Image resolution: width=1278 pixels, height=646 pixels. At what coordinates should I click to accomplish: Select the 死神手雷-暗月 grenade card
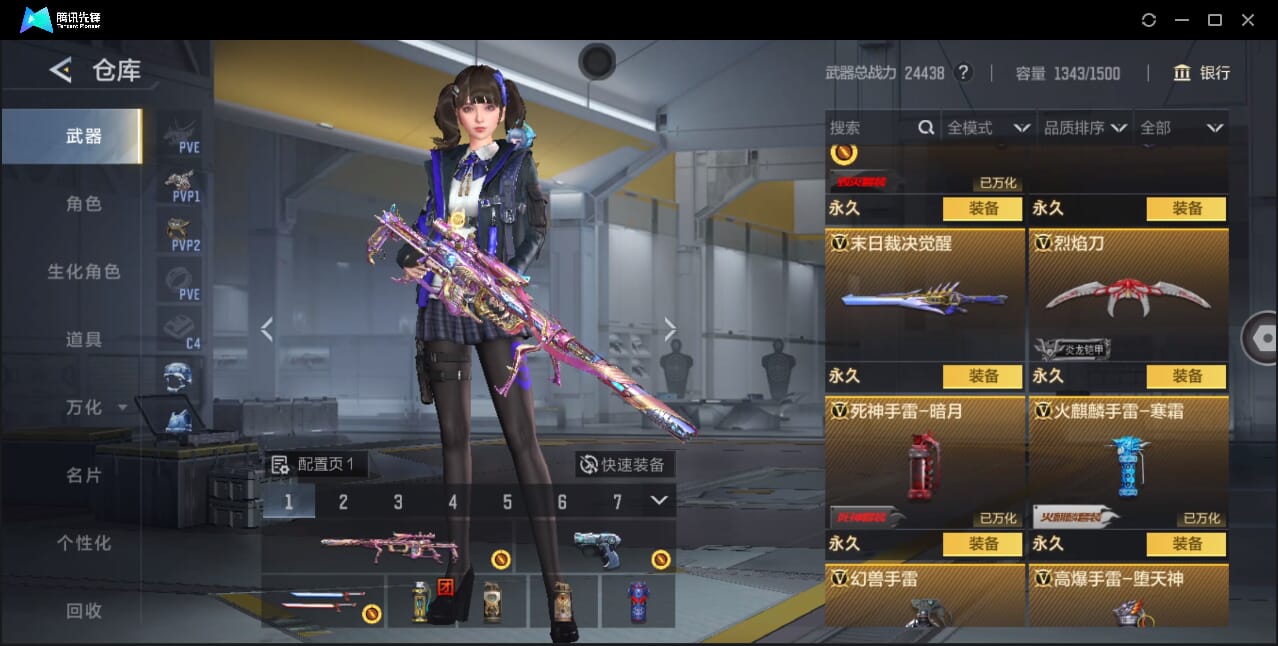click(925, 460)
